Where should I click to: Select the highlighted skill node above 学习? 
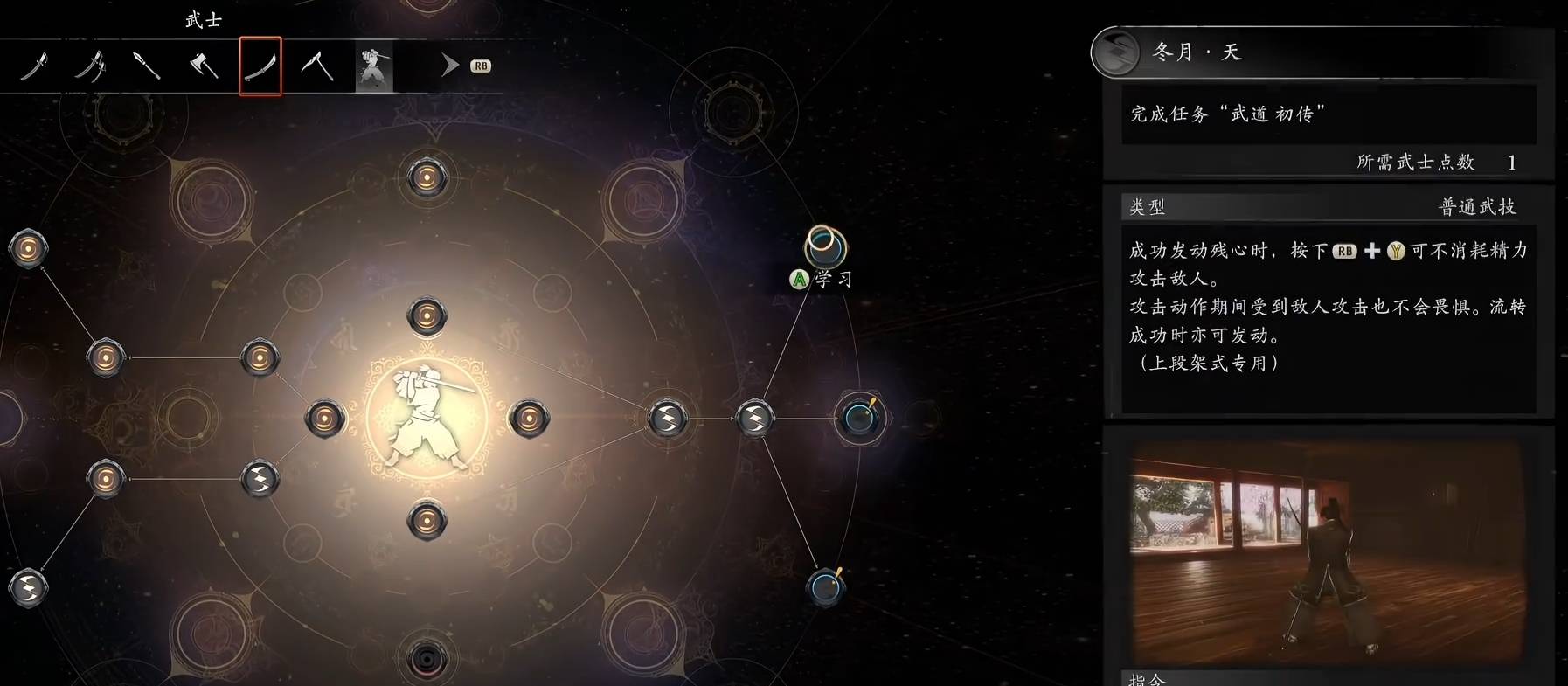[x=824, y=246]
